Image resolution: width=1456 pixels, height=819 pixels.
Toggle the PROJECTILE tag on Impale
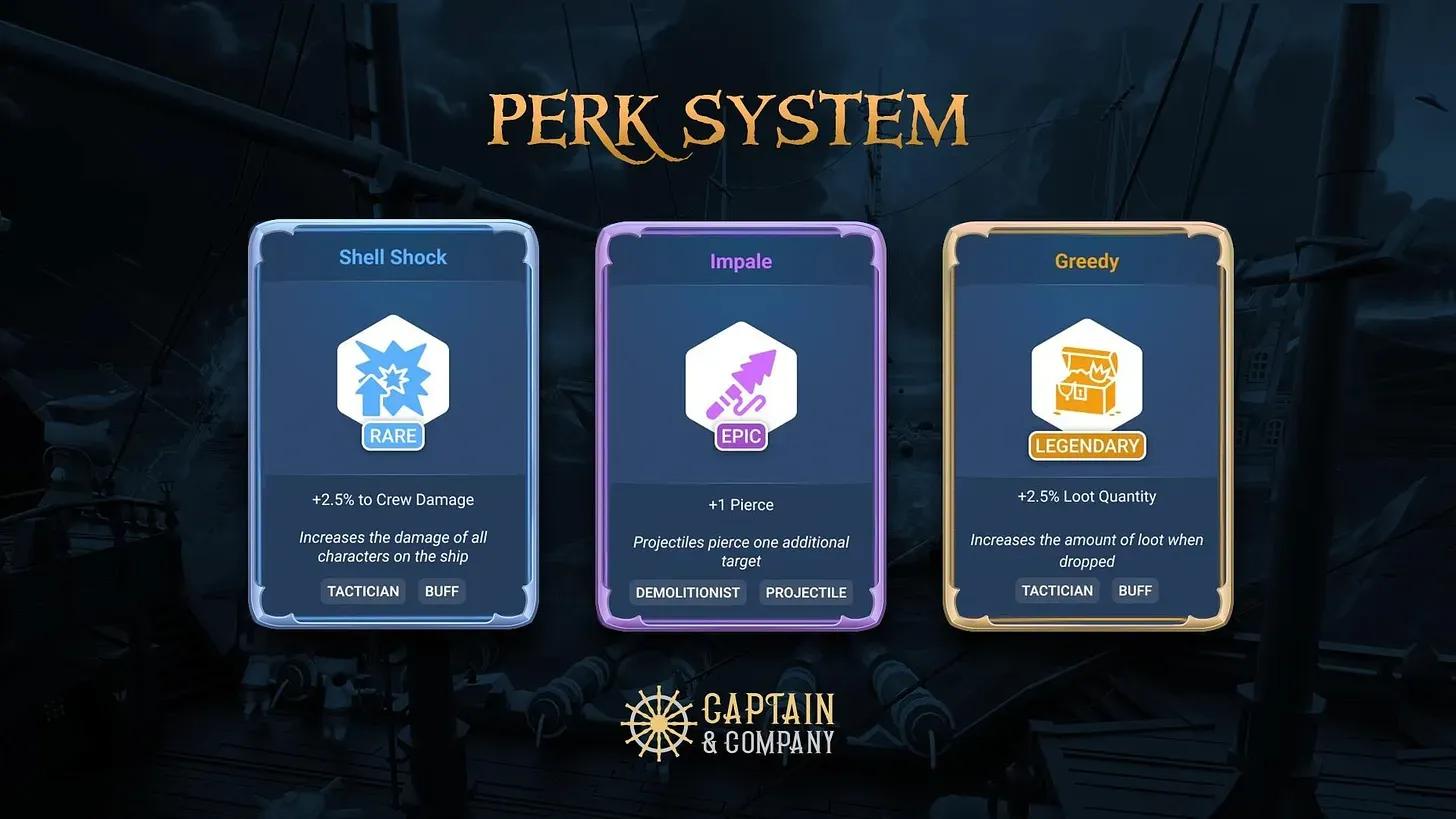click(x=805, y=592)
